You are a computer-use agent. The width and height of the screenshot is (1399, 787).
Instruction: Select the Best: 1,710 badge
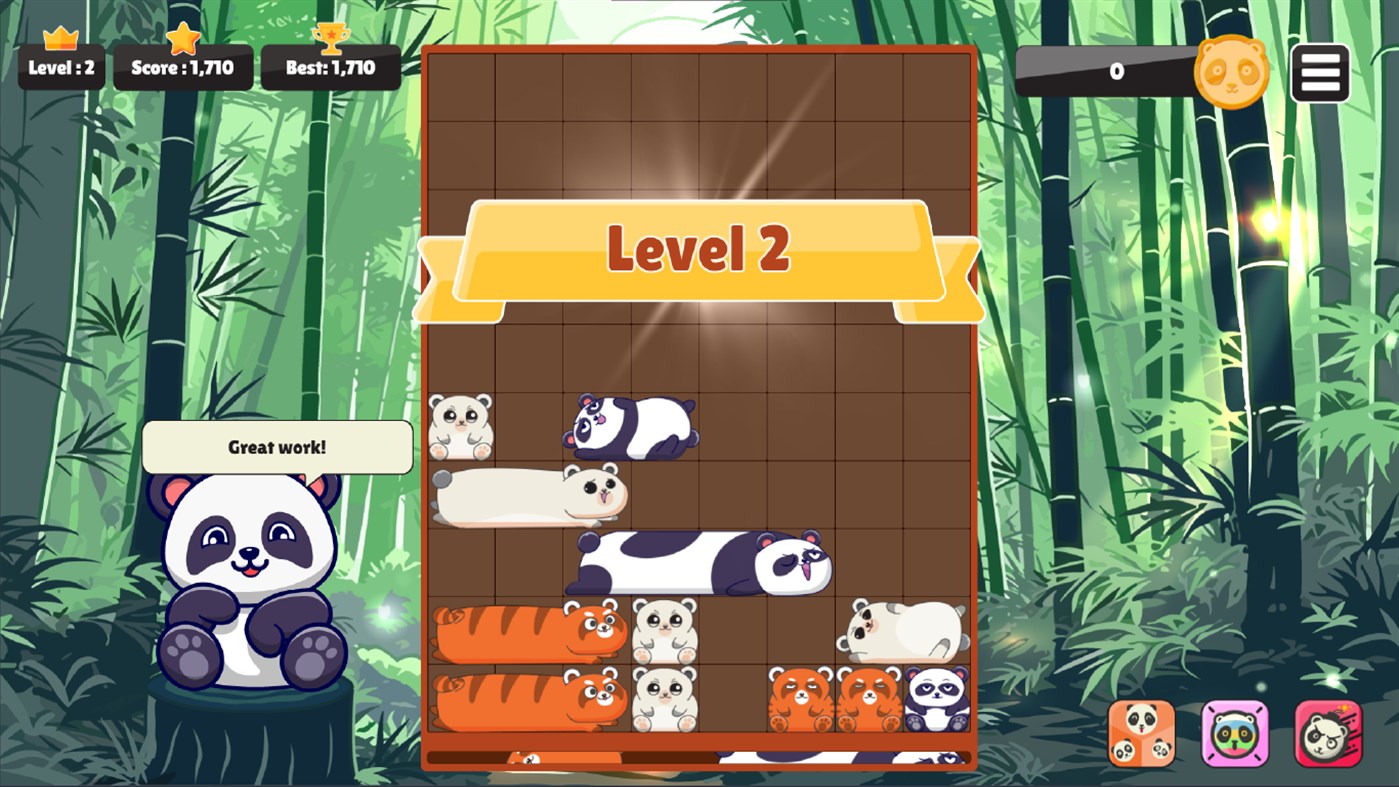pyautogui.click(x=331, y=70)
